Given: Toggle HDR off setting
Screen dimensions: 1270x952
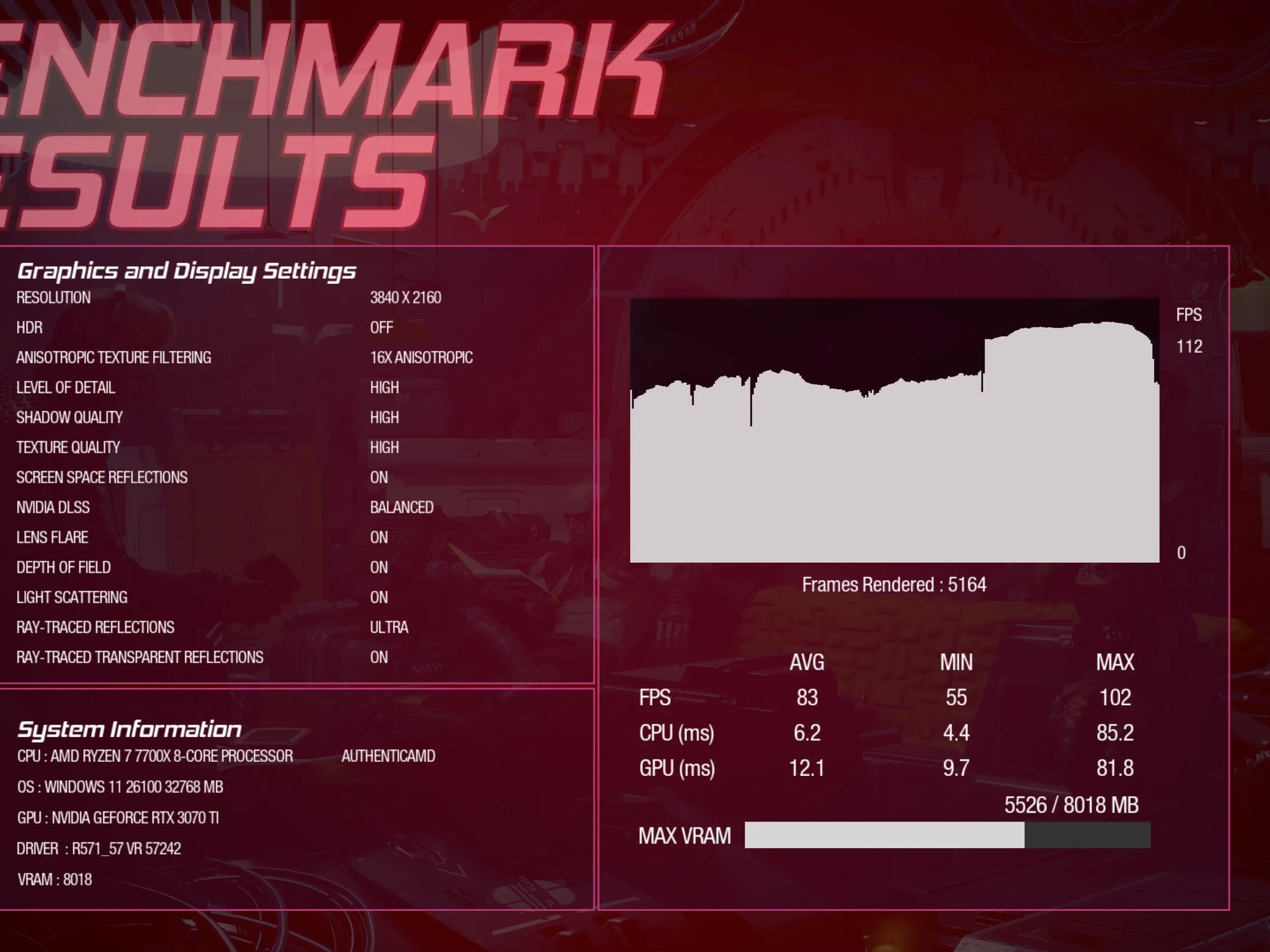Looking at the screenshot, I should 381,327.
